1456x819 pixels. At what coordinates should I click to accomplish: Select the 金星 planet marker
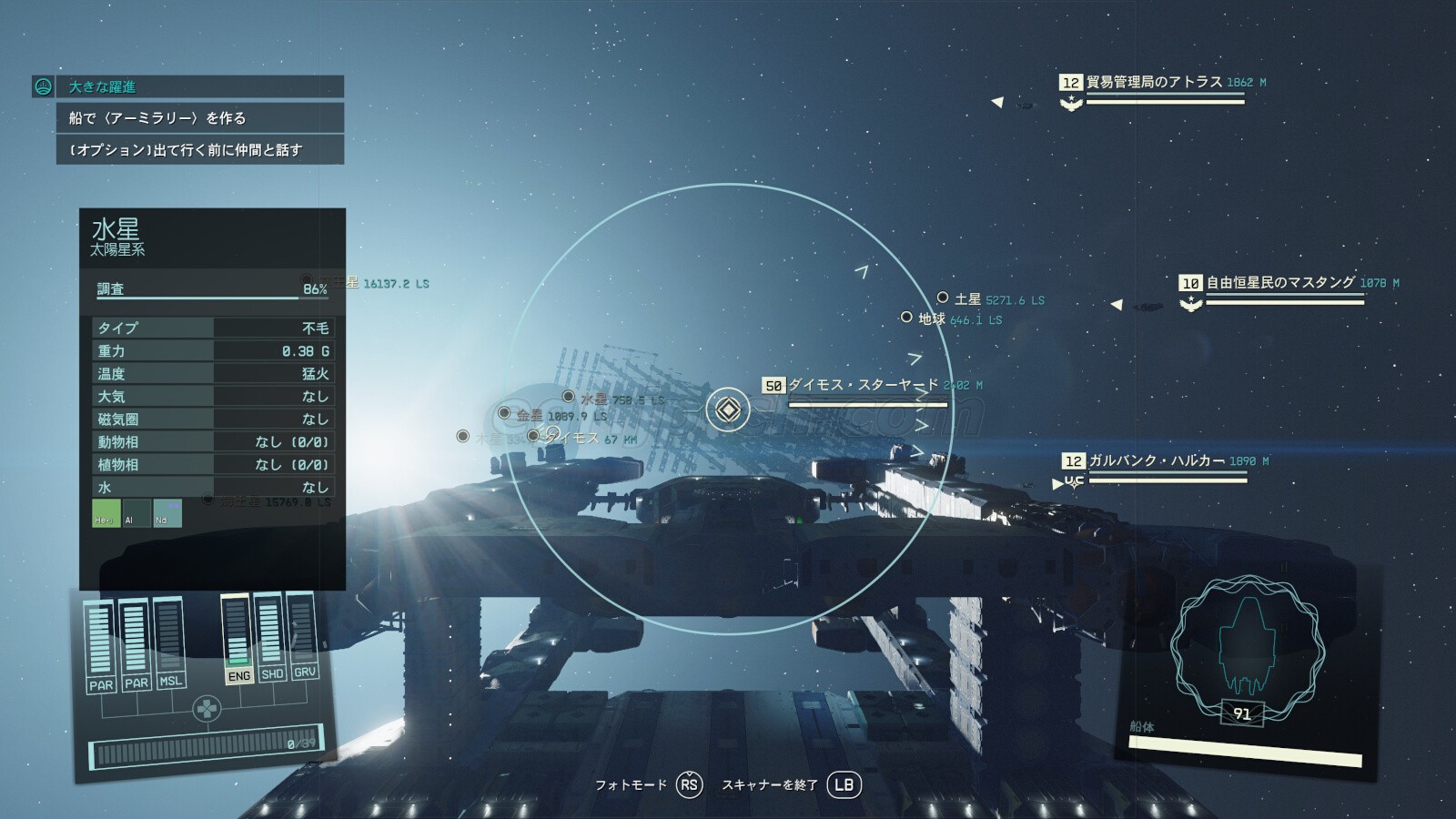click(x=505, y=414)
